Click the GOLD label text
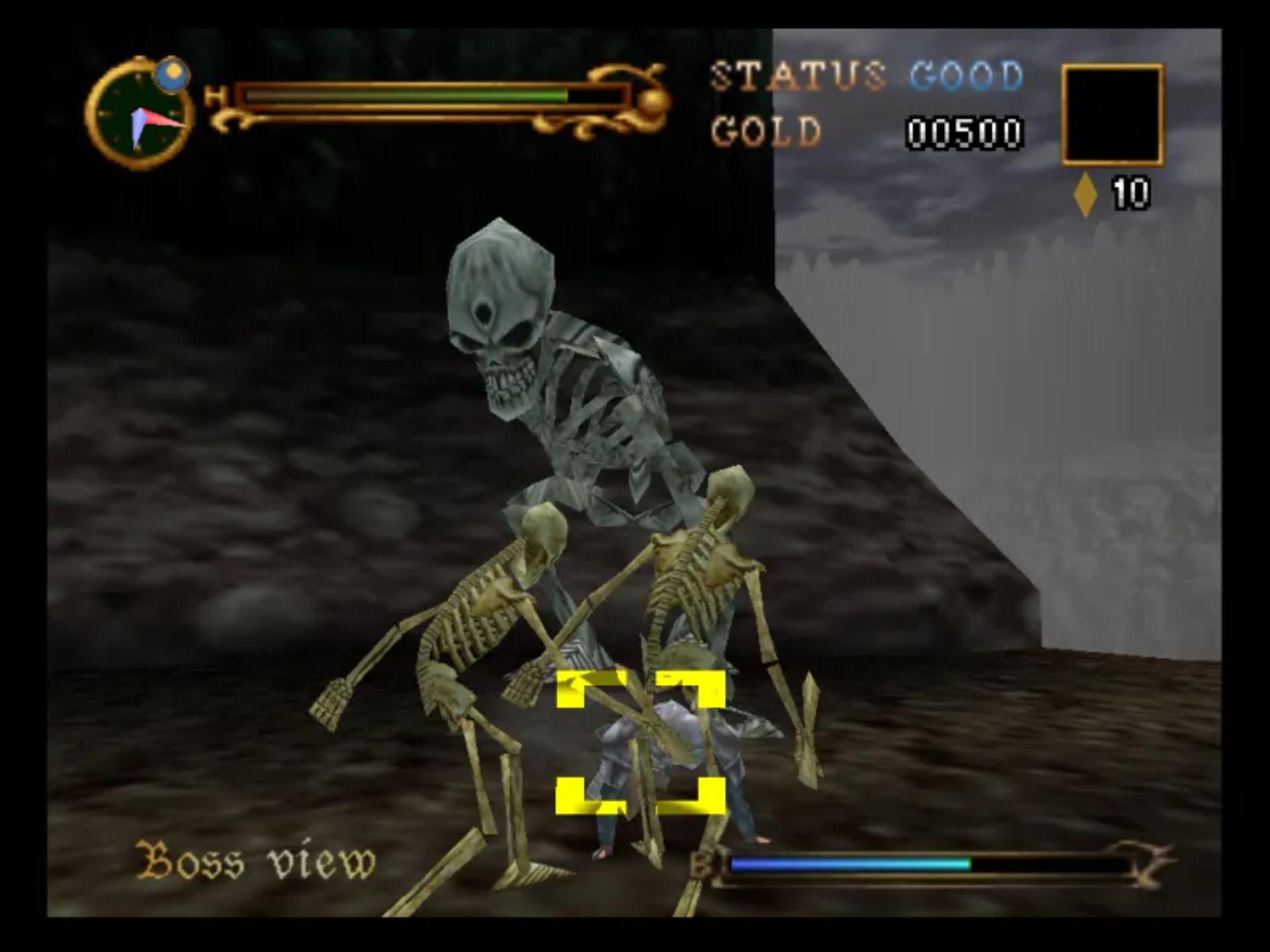Image resolution: width=1270 pixels, height=952 pixels. click(766, 131)
